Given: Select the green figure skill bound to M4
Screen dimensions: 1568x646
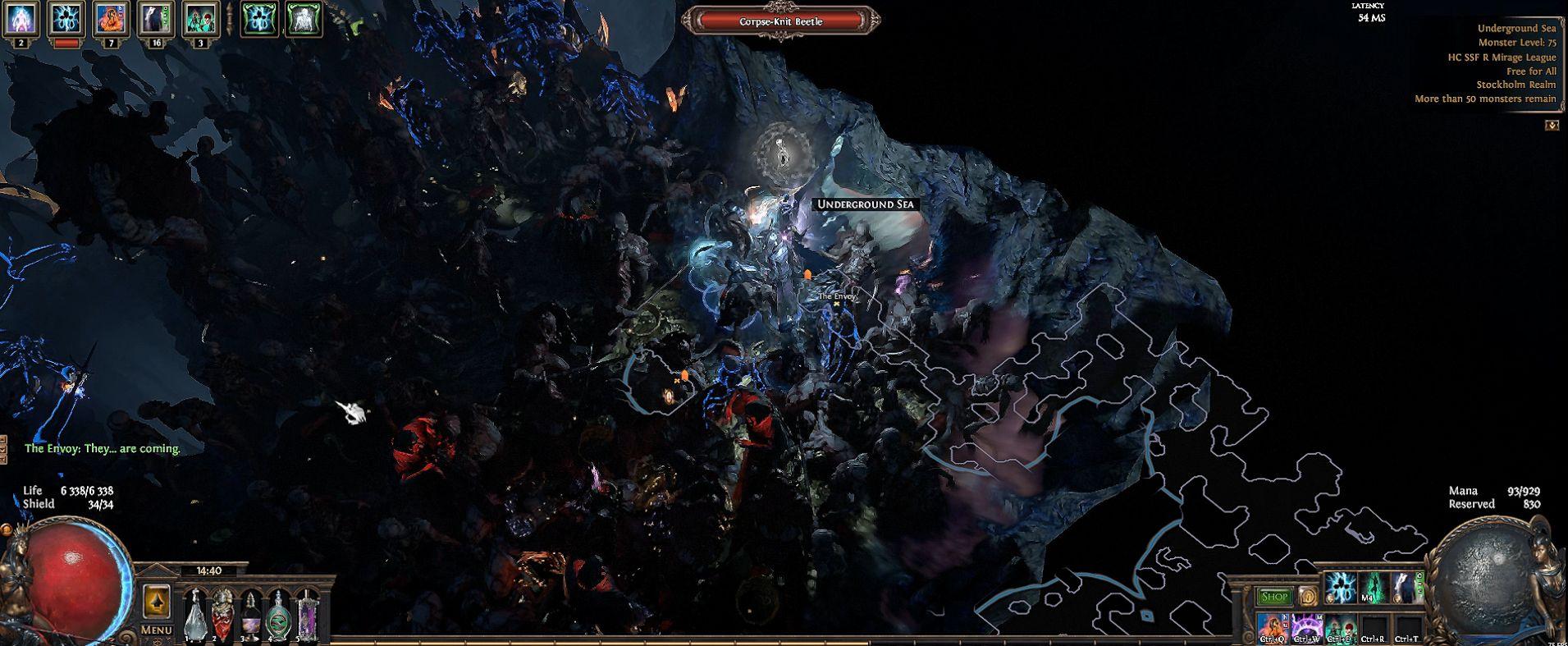Looking at the screenshot, I should [1373, 588].
